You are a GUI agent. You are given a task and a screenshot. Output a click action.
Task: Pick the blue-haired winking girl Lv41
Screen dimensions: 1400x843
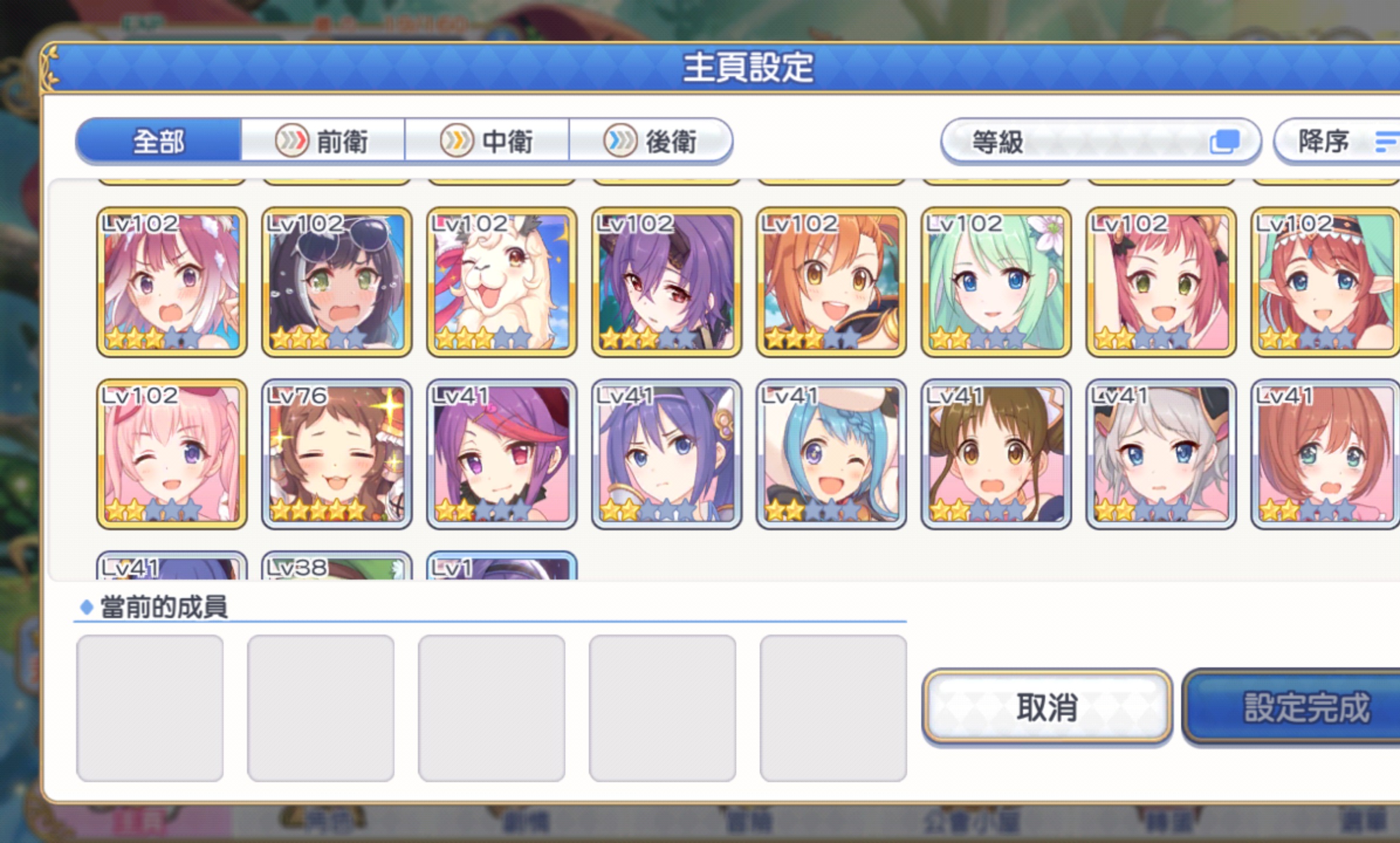pos(831,454)
